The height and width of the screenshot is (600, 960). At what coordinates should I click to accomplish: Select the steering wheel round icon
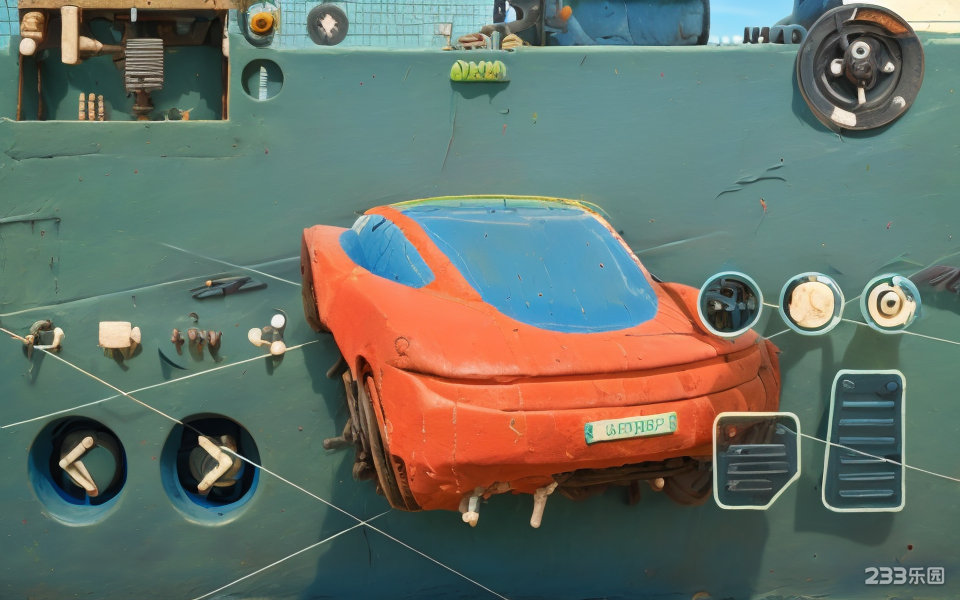click(730, 304)
